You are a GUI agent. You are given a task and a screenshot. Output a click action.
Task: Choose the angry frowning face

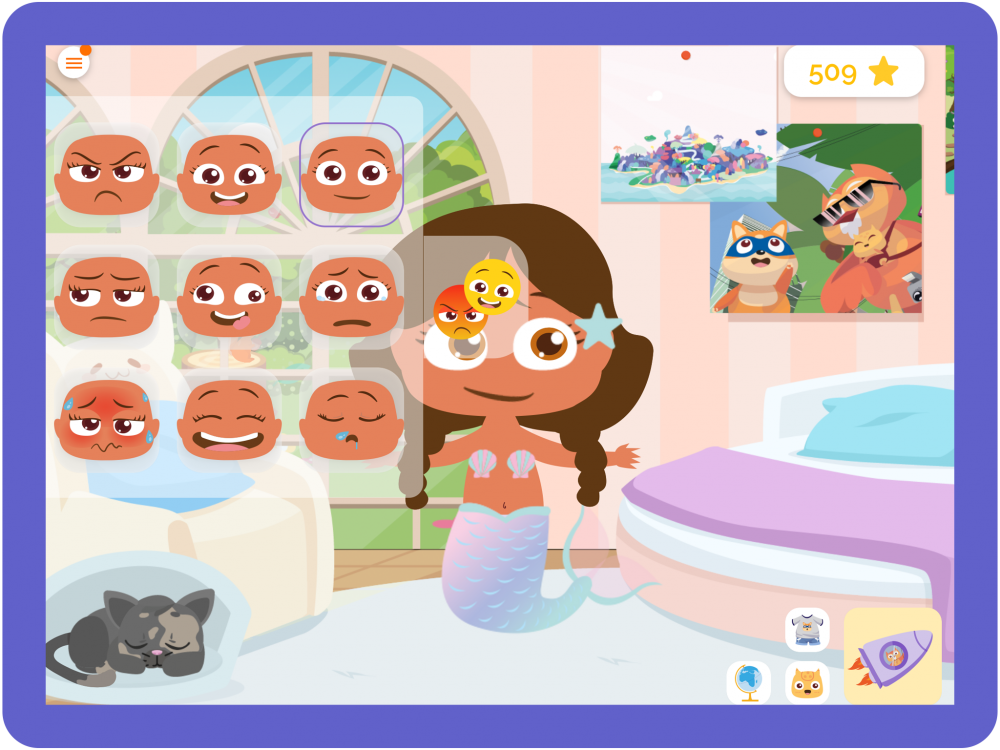106,174
